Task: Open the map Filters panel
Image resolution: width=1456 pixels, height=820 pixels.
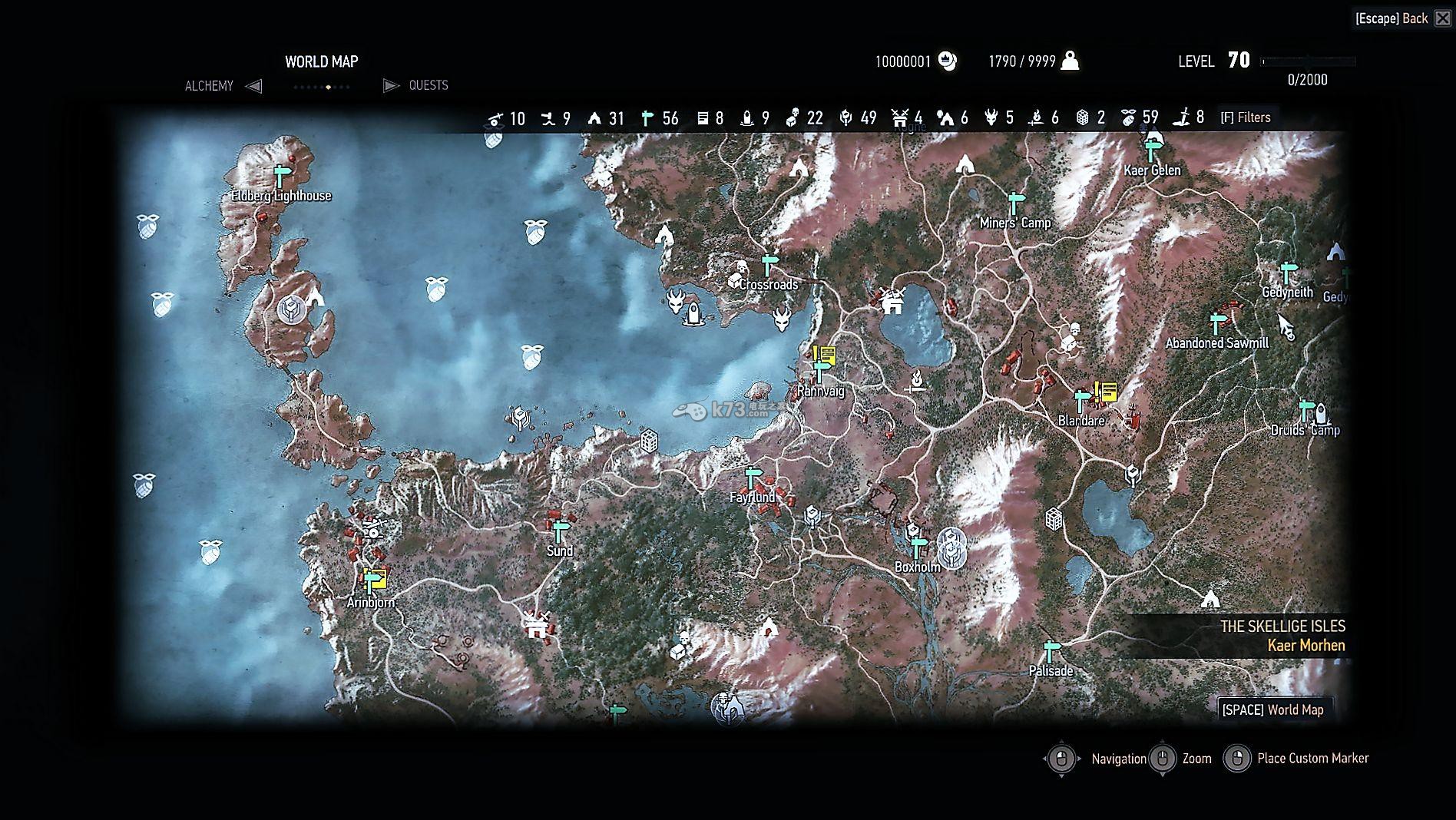Action: [1246, 117]
